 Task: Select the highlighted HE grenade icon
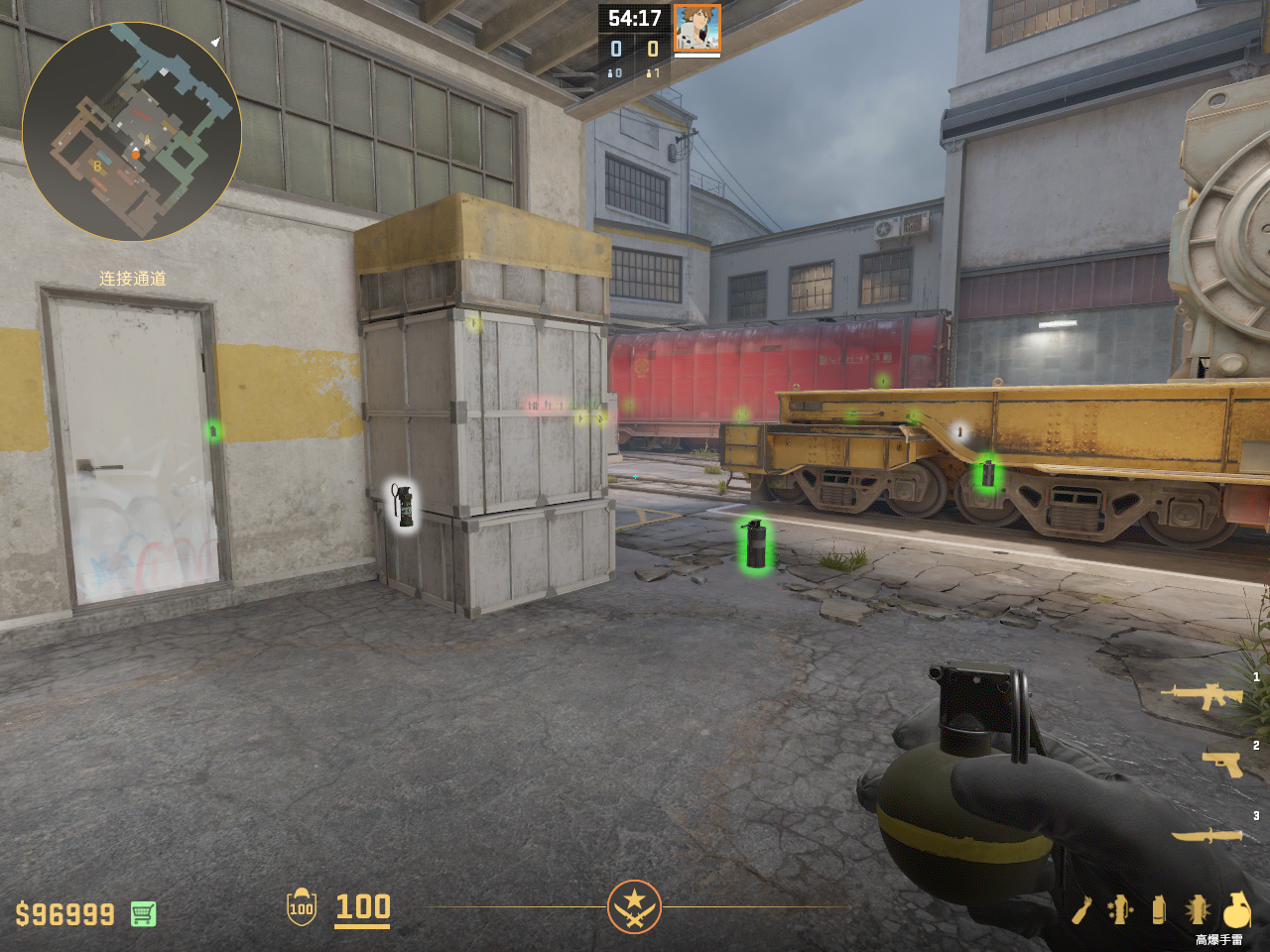pyautogui.click(x=1236, y=909)
